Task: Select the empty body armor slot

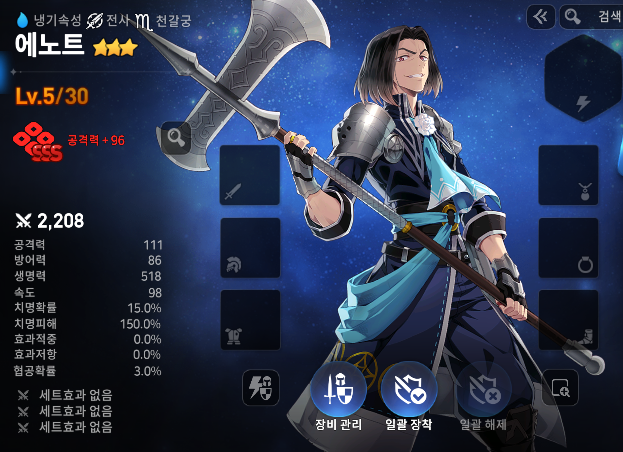Action: pyautogui.click(x=249, y=320)
